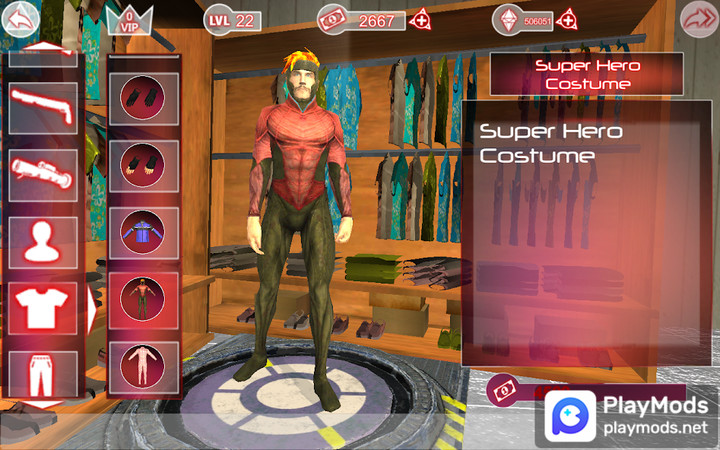720x450 pixels.
Task: Add more cash with the plus button
Action: pos(421,19)
